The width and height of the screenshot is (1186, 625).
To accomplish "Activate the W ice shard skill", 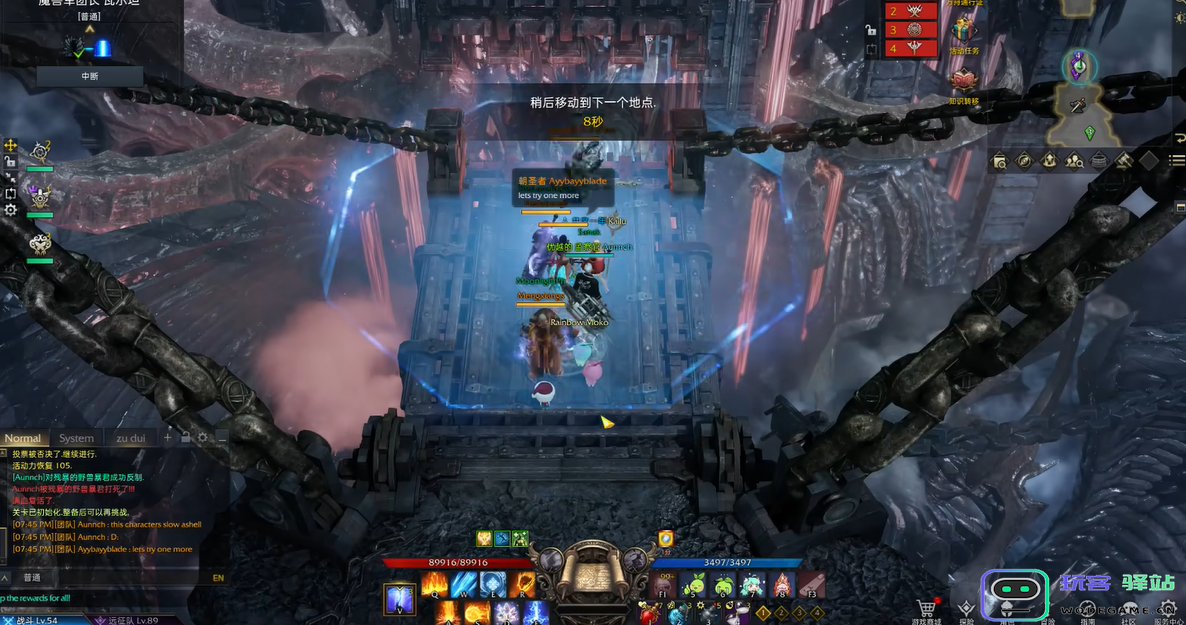I will tap(463, 585).
